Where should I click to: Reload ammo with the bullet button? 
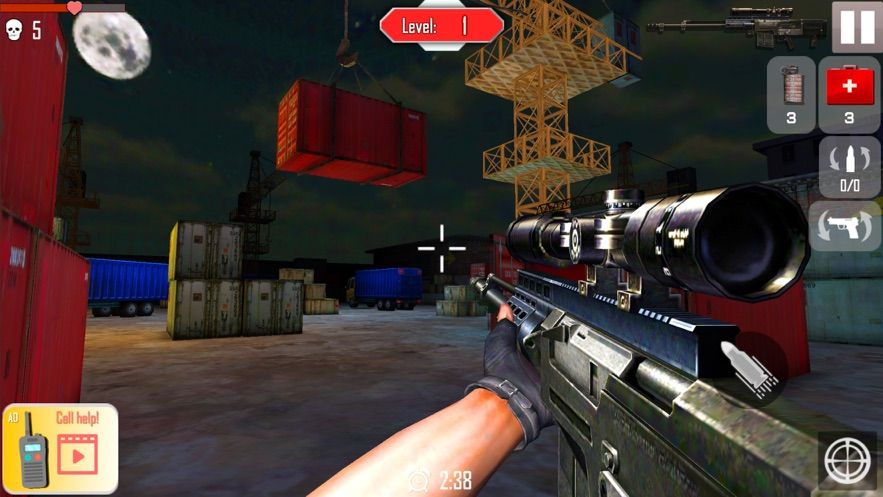tap(849, 167)
